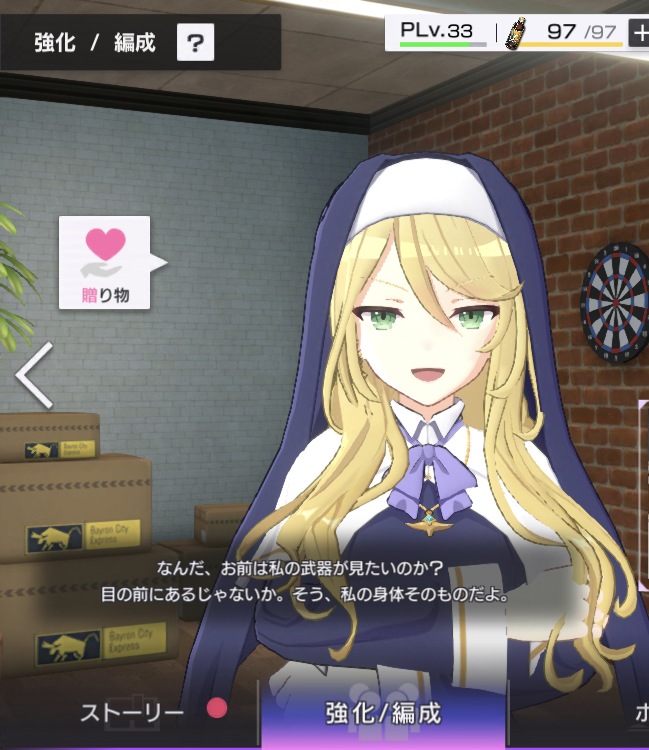The image size is (649, 750).
Task: Switch to the ストーリー tab
Action: (132, 712)
